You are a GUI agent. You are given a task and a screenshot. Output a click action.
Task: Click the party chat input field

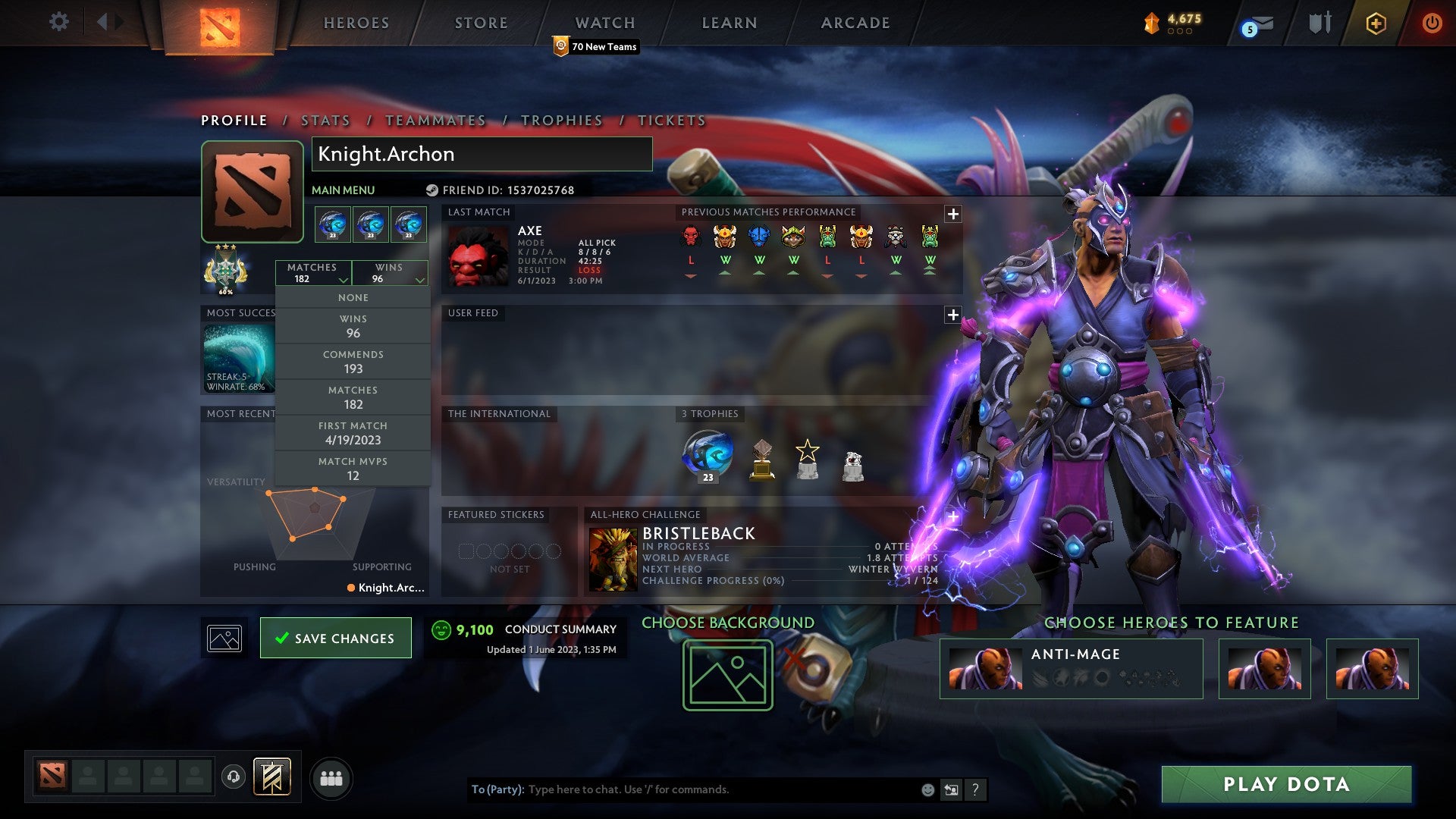[x=682, y=789]
